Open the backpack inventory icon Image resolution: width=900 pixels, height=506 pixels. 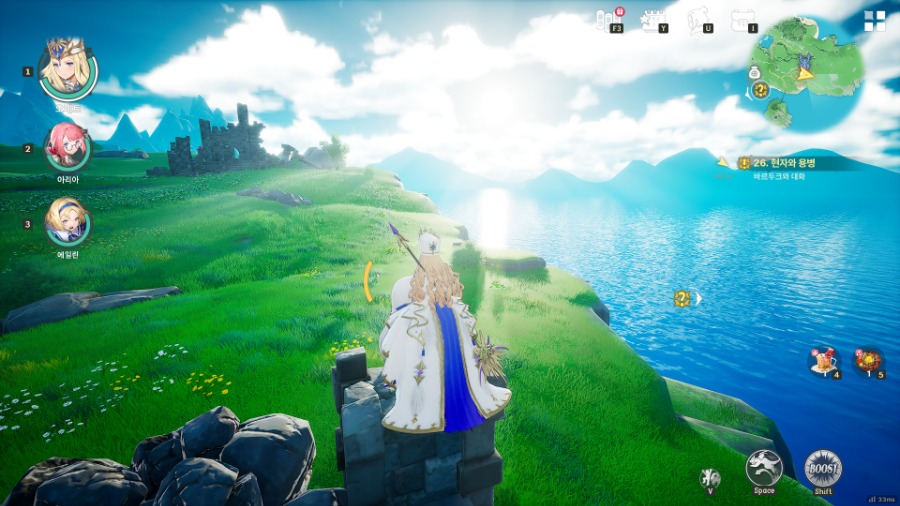click(x=744, y=18)
